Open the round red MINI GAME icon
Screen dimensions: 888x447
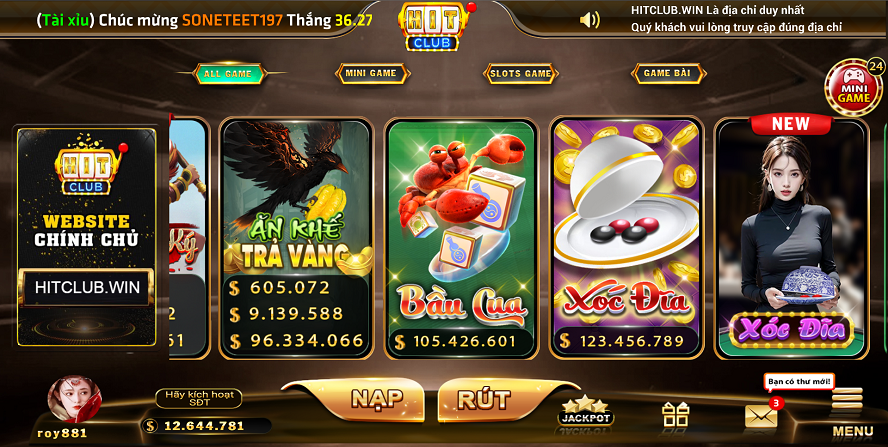click(853, 87)
